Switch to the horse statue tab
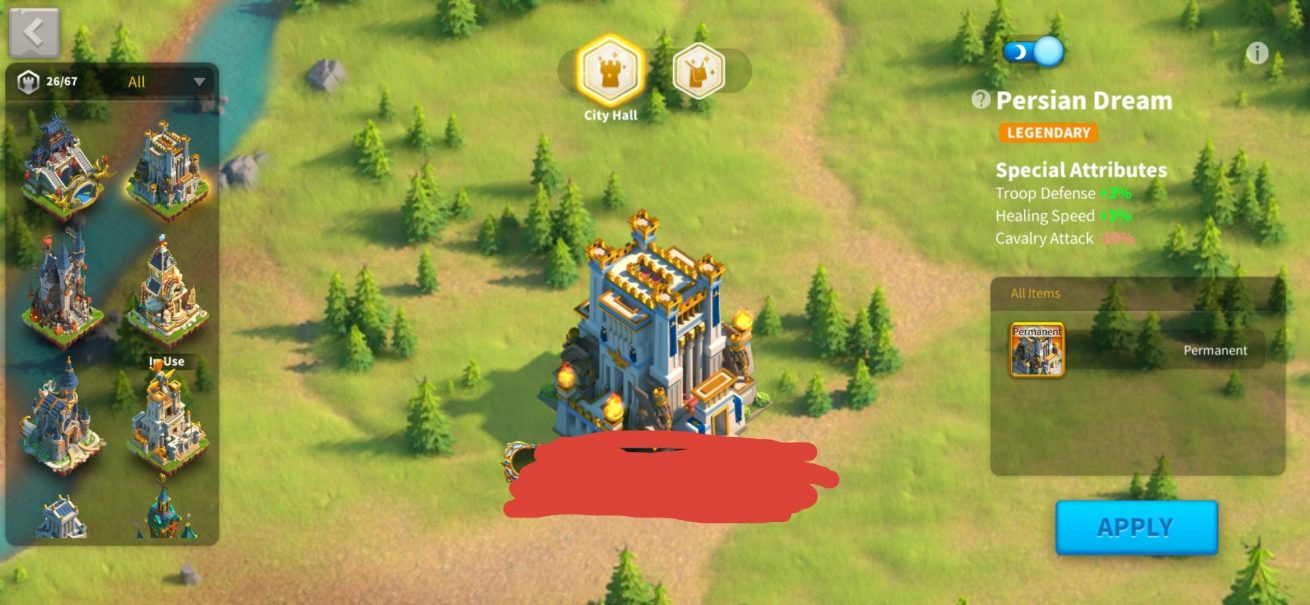Viewport: 1310px width, 605px height. tap(697, 71)
